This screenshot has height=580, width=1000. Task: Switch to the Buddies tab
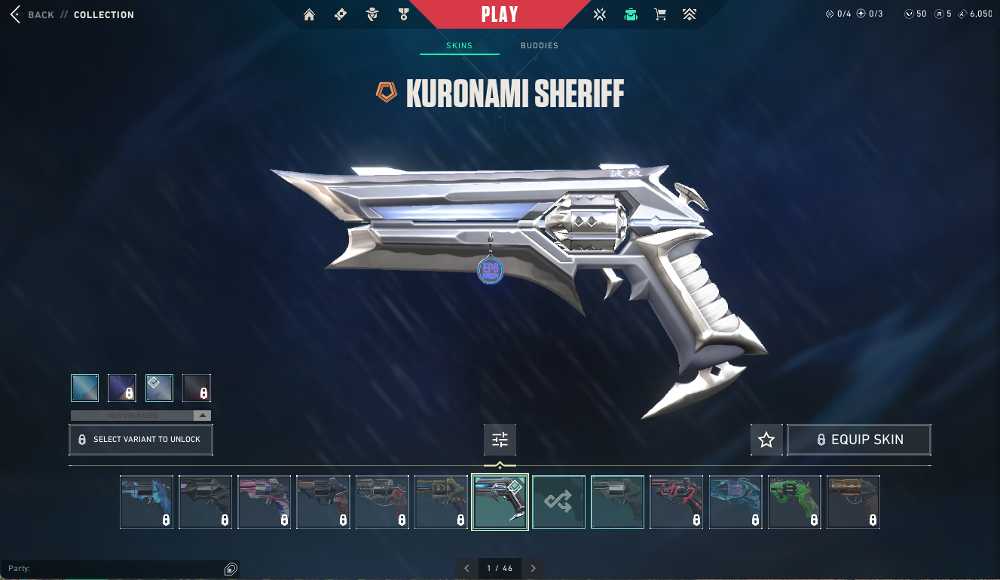coord(539,46)
